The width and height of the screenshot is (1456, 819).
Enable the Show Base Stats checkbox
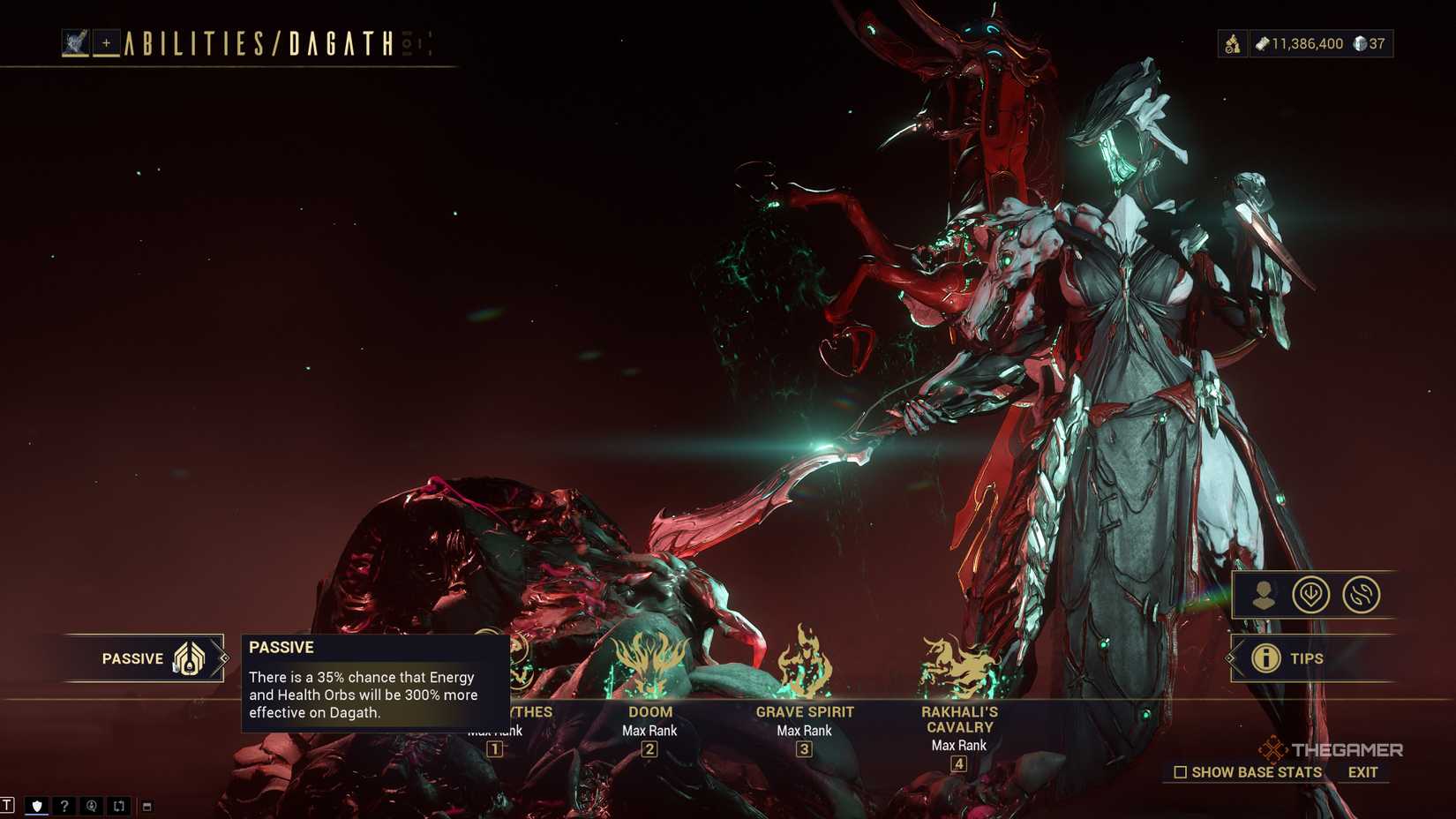pyautogui.click(x=1179, y=772)
